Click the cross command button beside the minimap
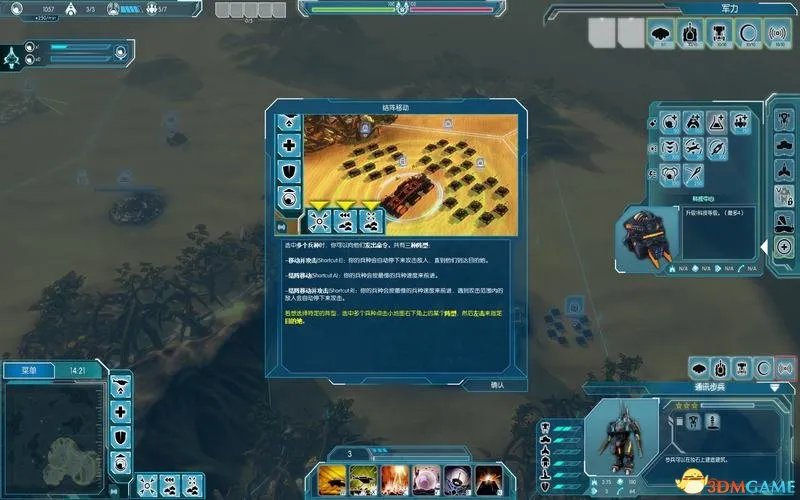 [121, 411]
